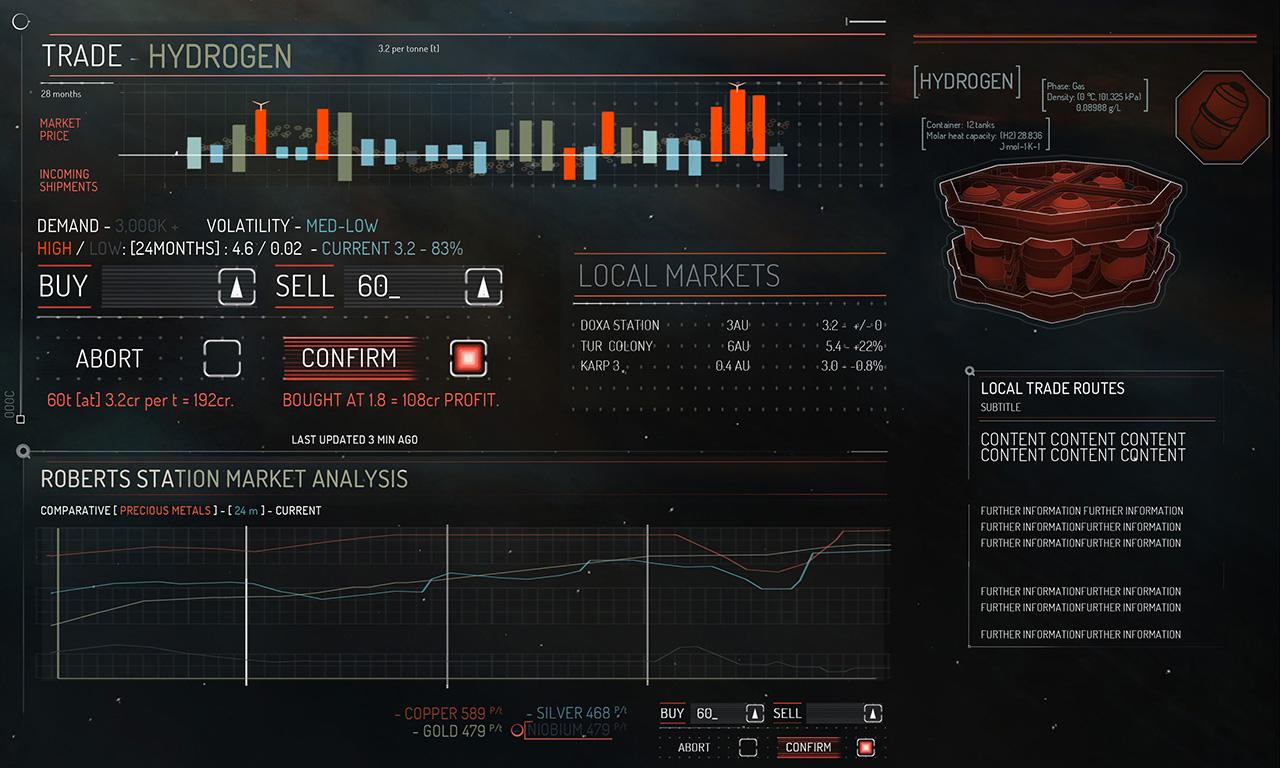This screenshot has height=768, width=1280.
Task: Select the Niobium legend entry
Action: (x=568, y=730)
